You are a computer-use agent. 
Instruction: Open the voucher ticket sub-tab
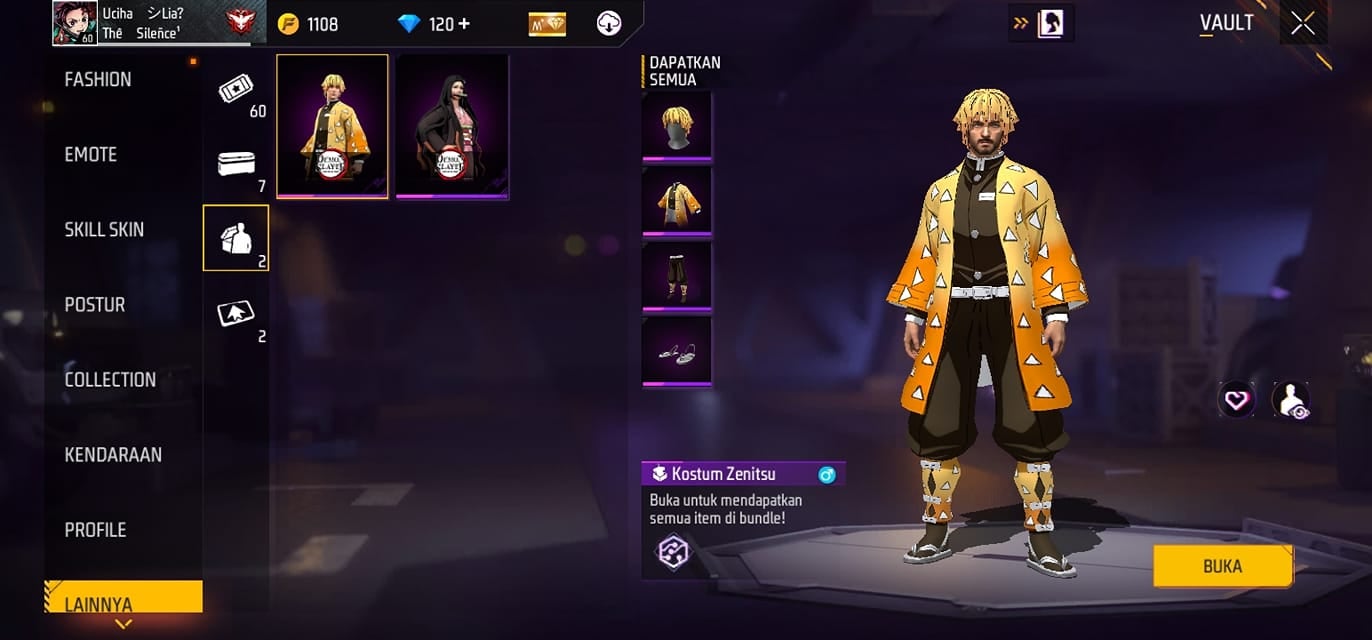pos(237,90)
